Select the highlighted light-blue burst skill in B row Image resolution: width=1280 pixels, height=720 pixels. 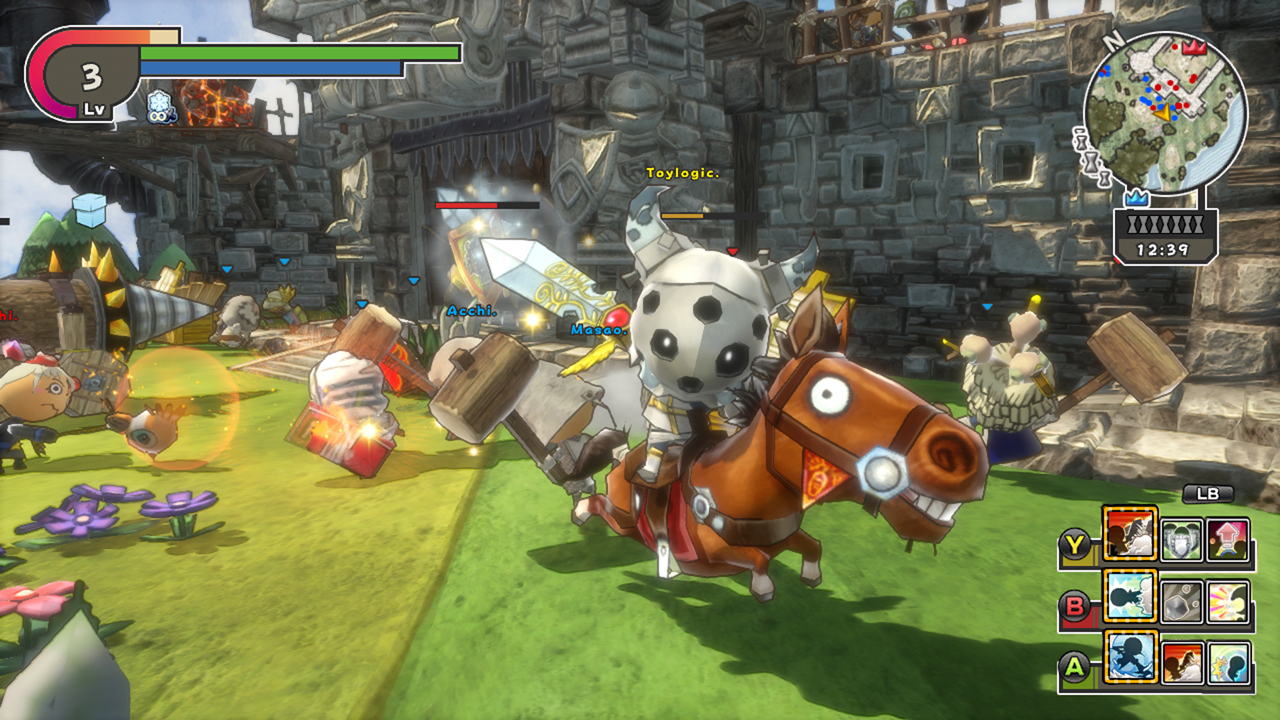click(1130, 596)
